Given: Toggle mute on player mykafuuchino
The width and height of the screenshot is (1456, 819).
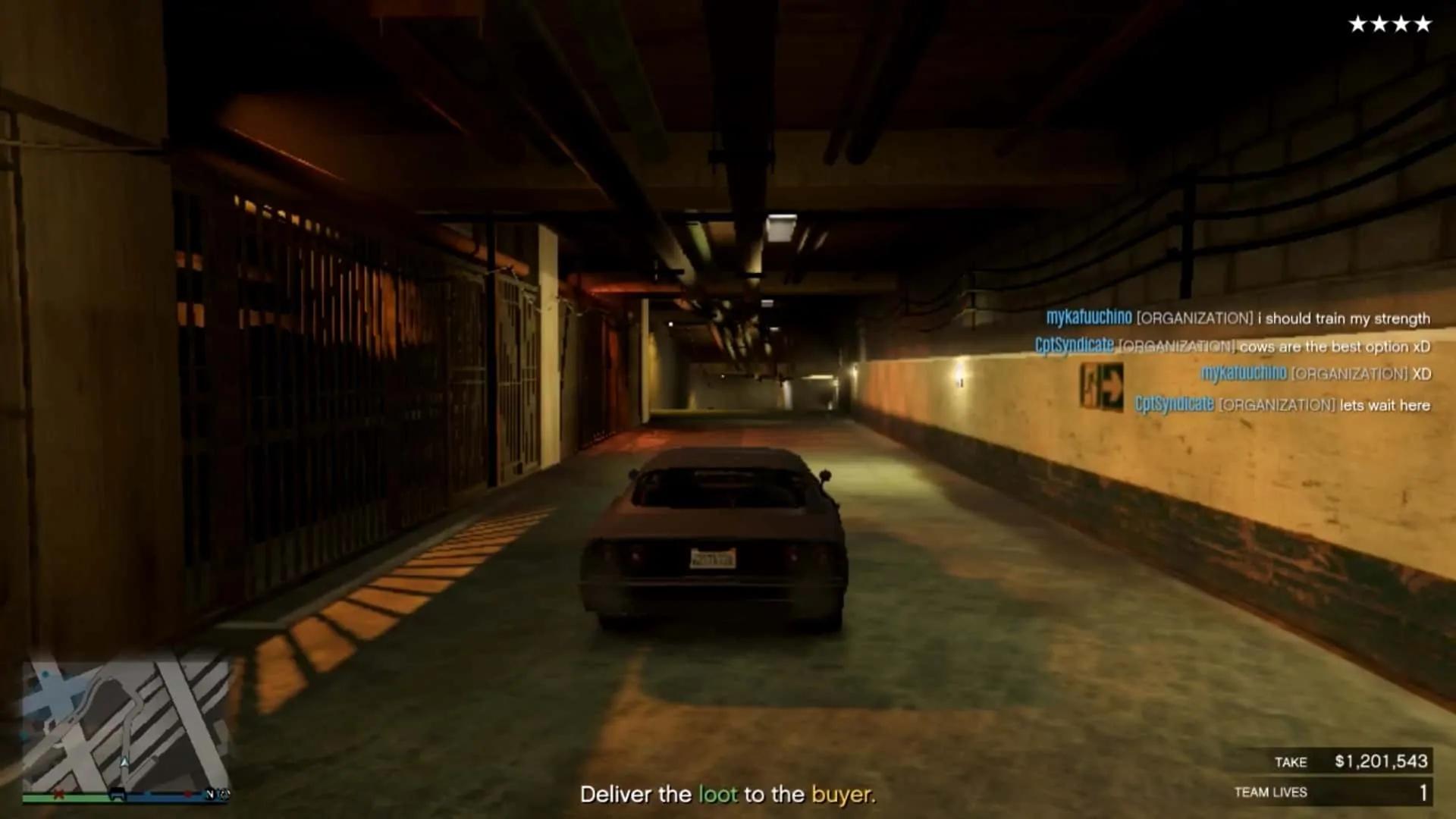Looking at the screenshot, I should (1090, 318).
